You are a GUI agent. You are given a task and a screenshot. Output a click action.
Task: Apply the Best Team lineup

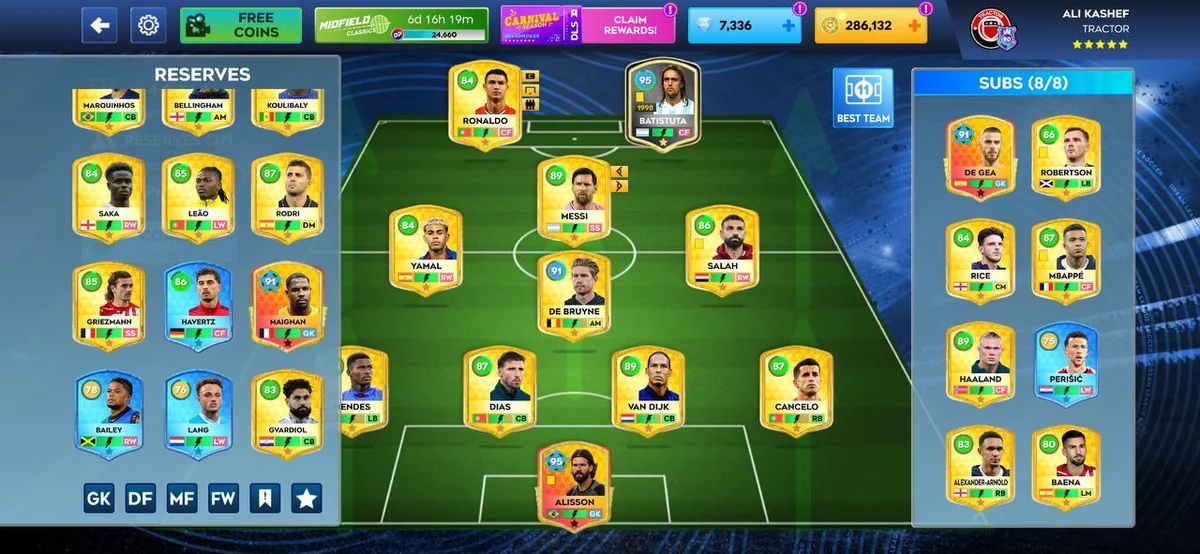[863, 99]
